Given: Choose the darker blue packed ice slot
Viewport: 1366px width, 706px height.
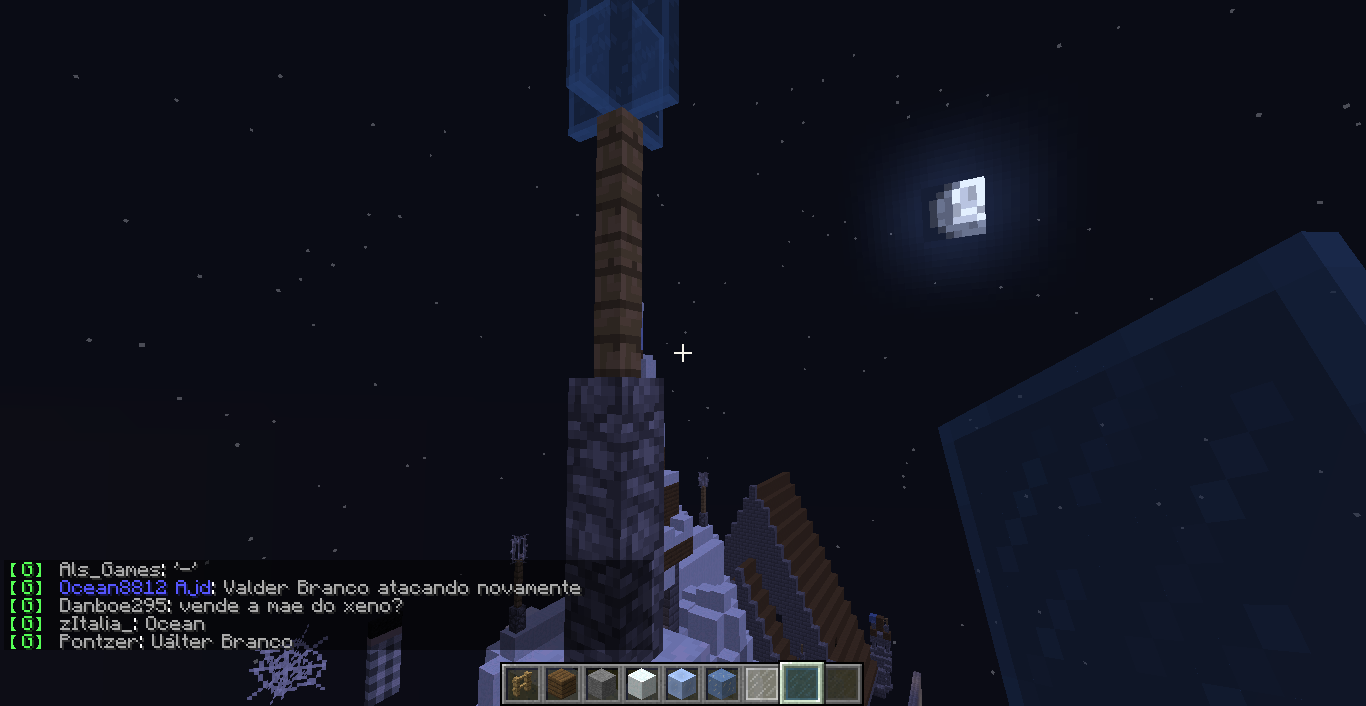Looking at the screenshot, I should [722, 684].
